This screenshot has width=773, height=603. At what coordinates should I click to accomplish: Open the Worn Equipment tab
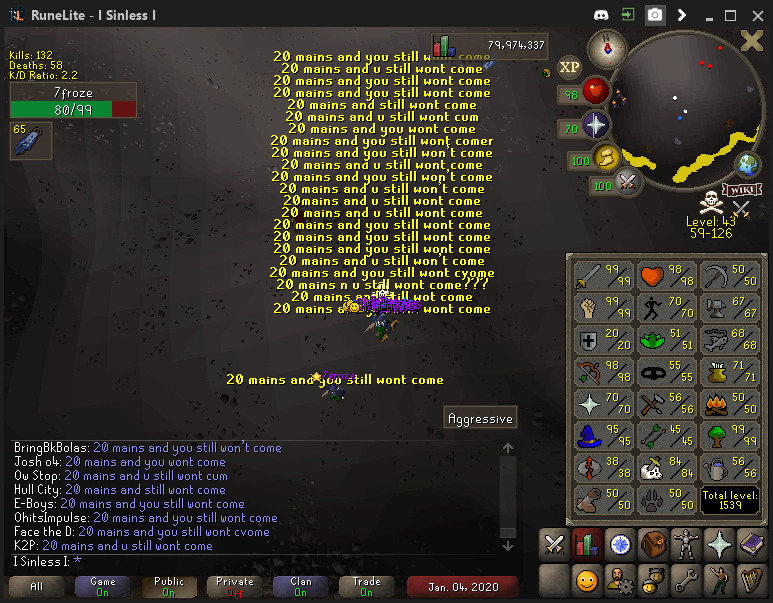685,545
